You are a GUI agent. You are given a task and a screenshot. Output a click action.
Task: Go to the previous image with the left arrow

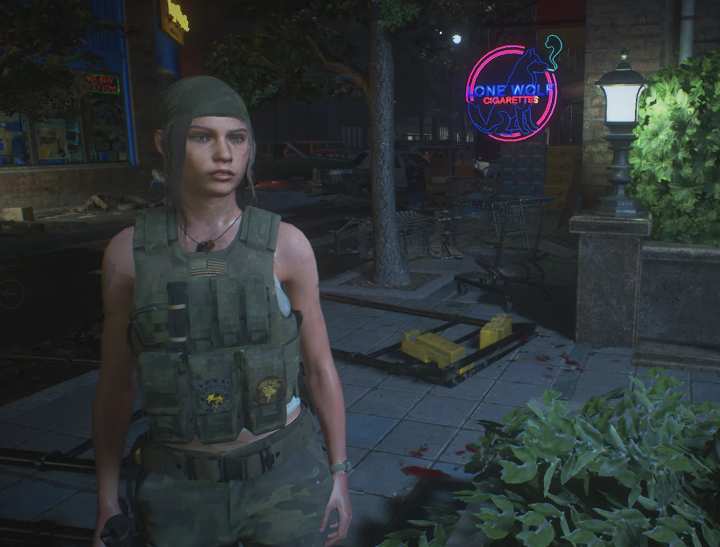coord(10,293)
